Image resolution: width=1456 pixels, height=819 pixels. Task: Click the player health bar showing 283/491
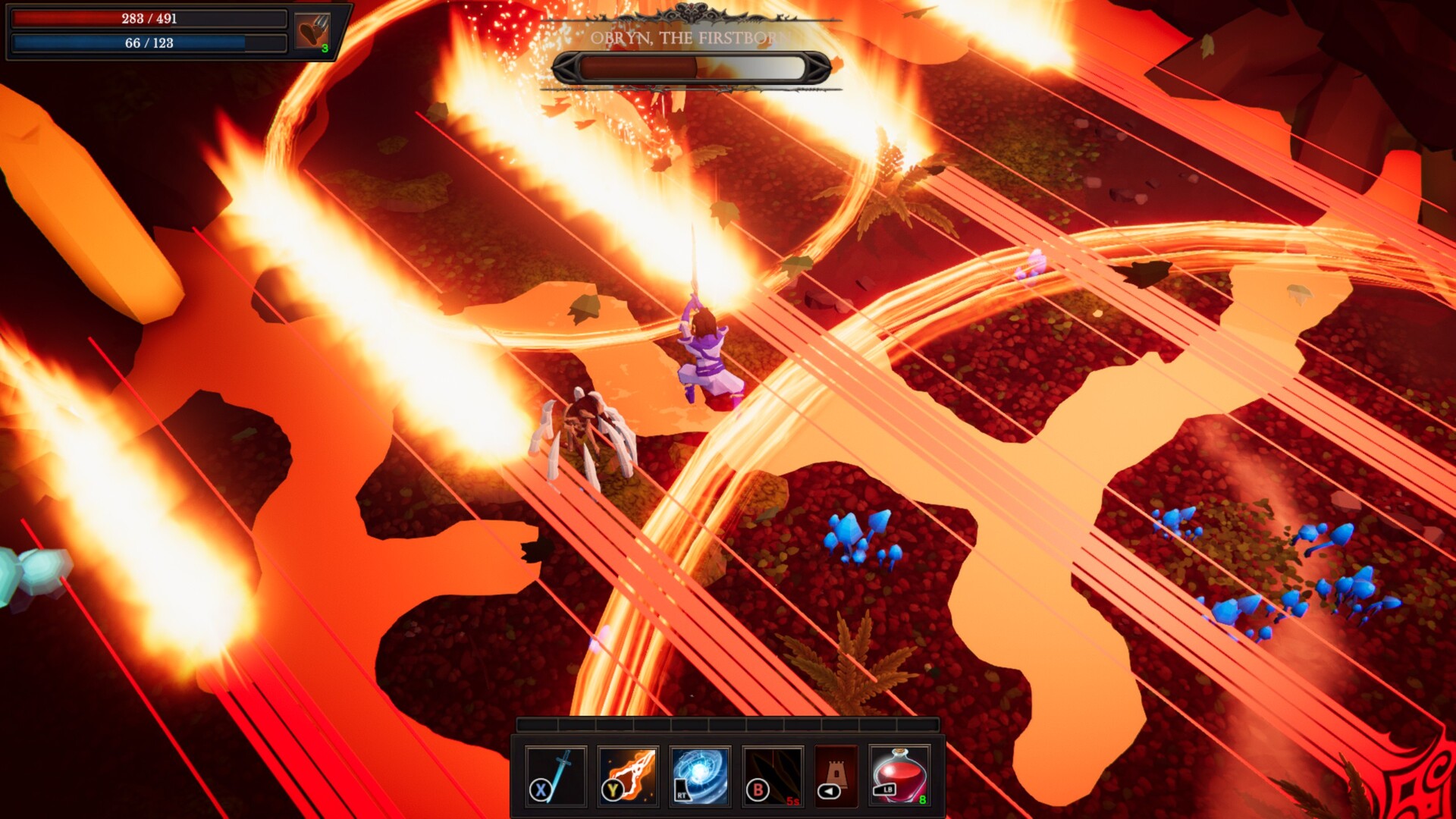149,20
